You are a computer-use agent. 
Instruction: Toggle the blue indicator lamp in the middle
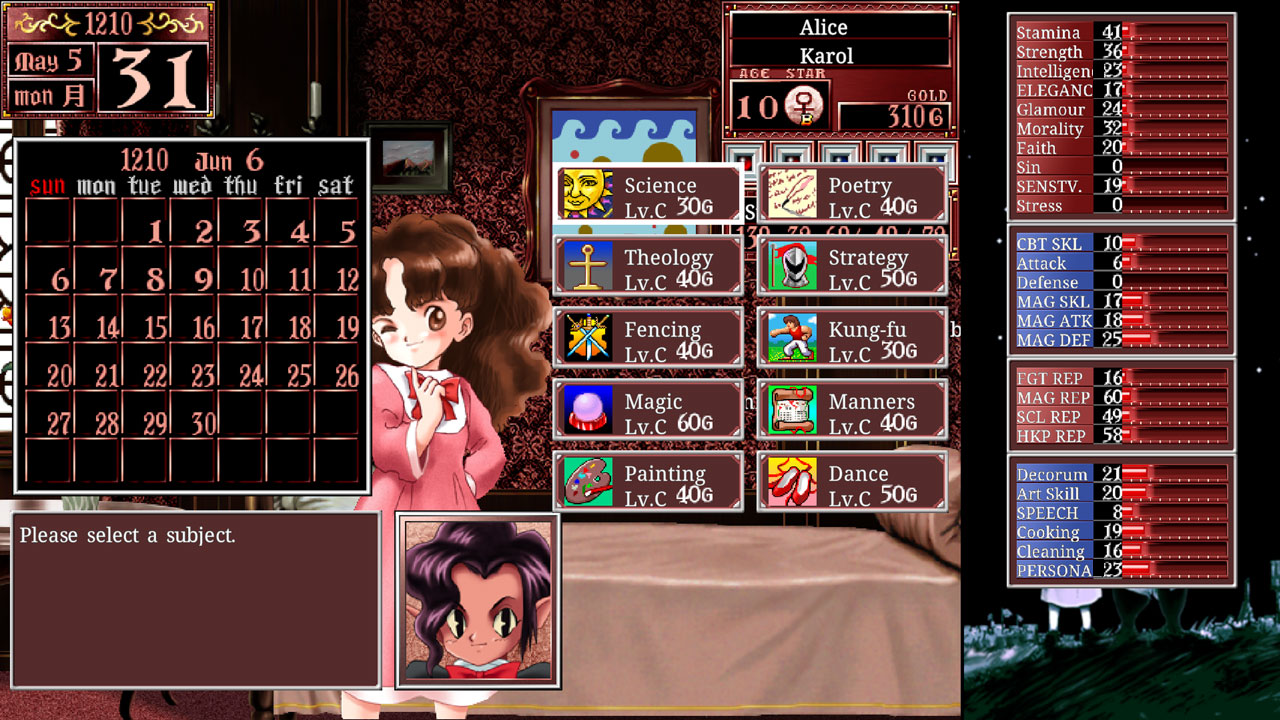pyautogui.click(x=838, y=158)
